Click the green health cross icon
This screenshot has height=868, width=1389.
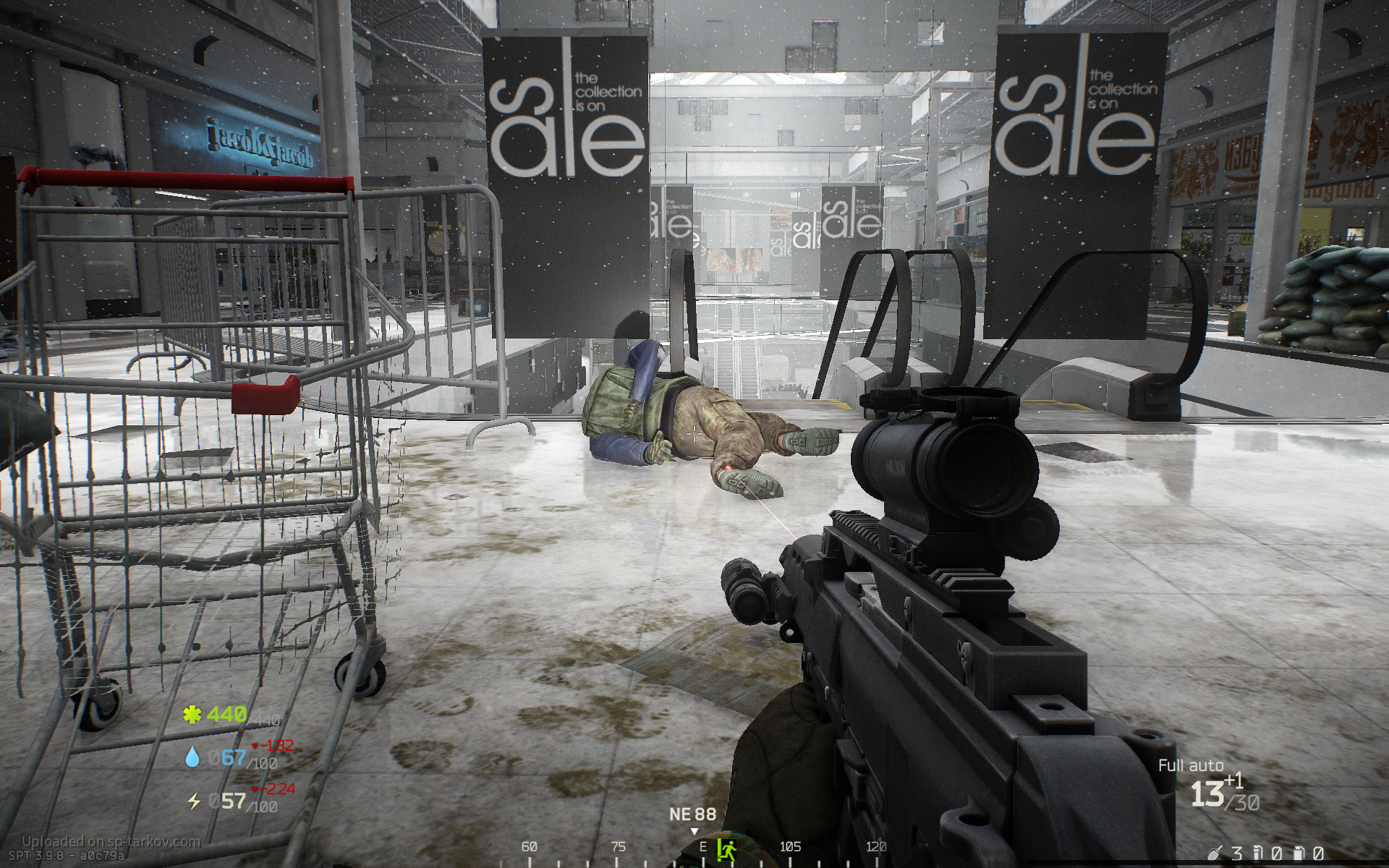[192, 715]
